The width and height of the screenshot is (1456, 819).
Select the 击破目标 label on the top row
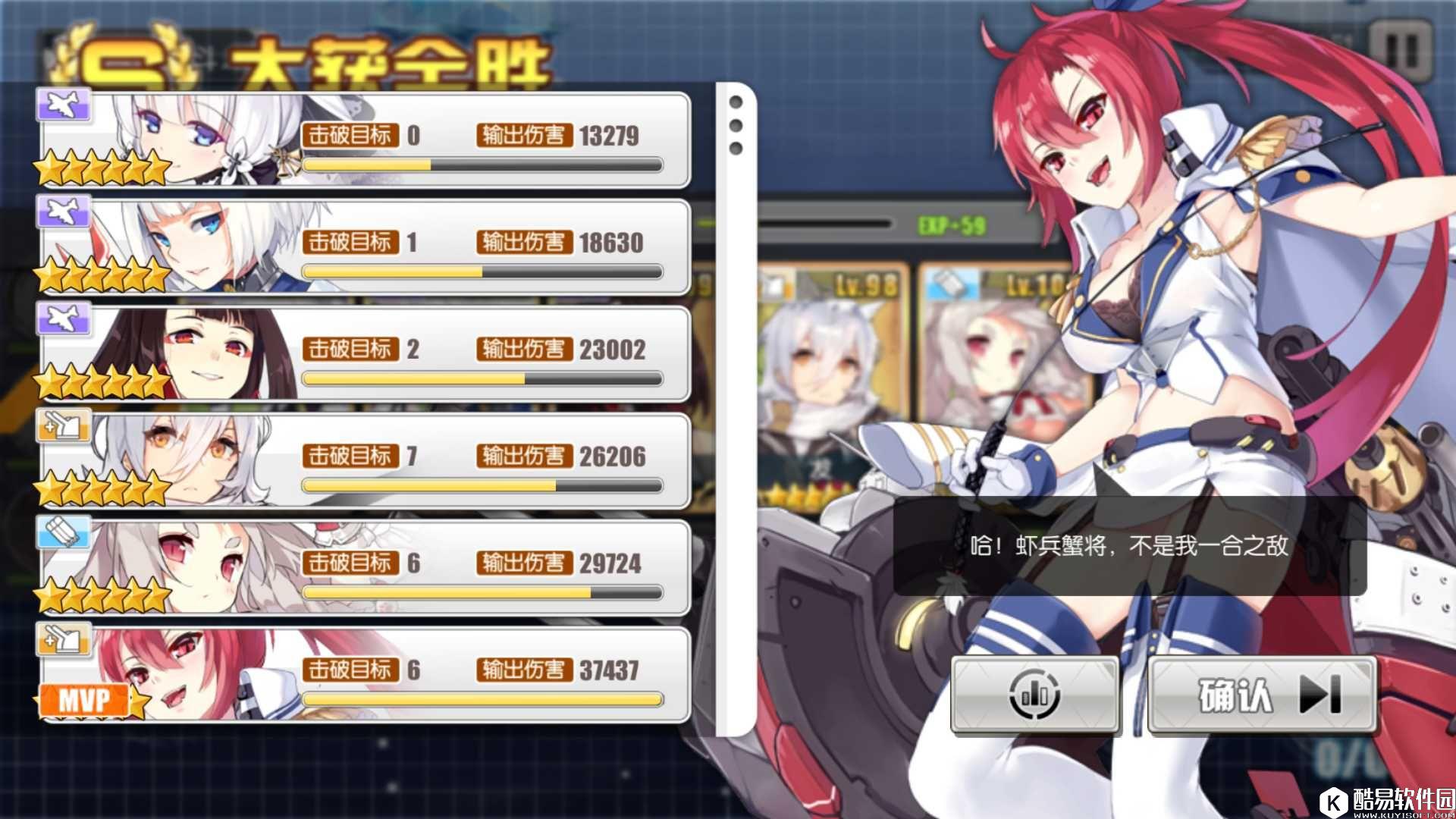[350, 135]
